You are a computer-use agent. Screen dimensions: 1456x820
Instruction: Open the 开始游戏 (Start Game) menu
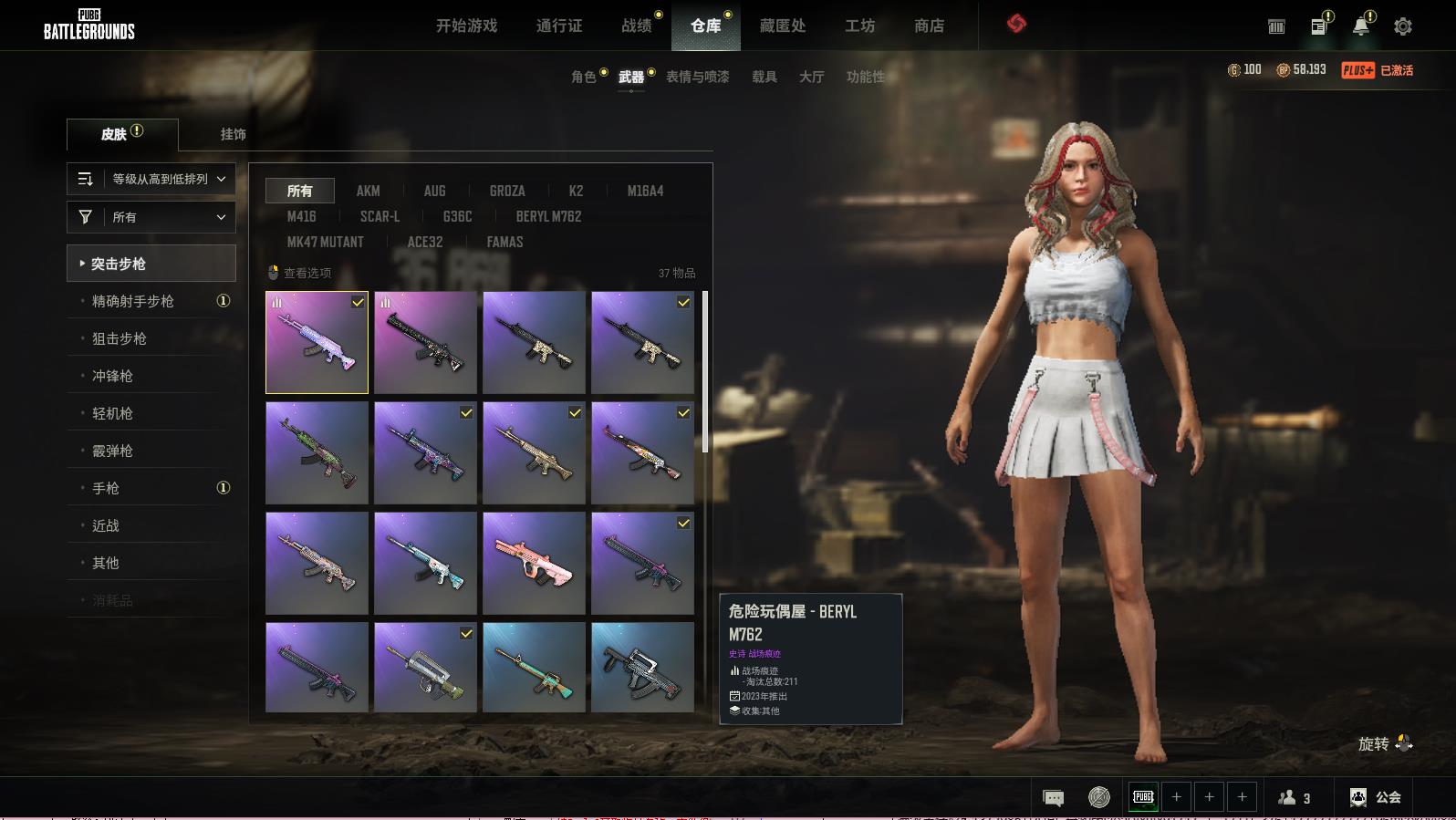[466, 26]
